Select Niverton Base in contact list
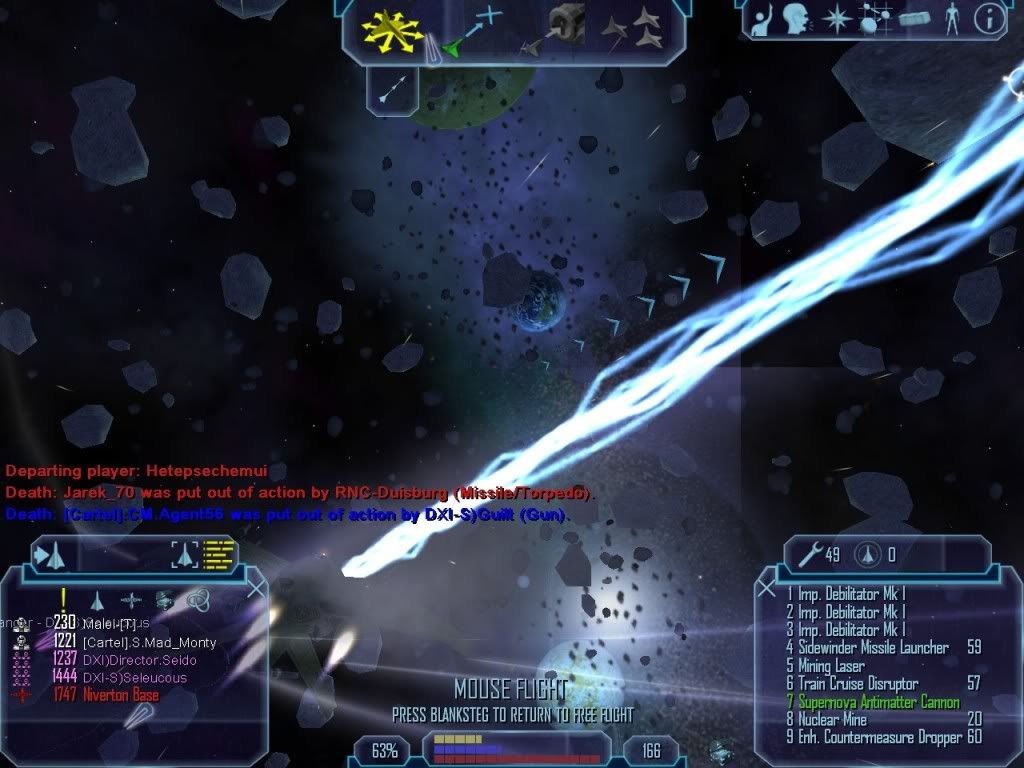This screenshot has width=1024, height=768. [x=121, y=695]
